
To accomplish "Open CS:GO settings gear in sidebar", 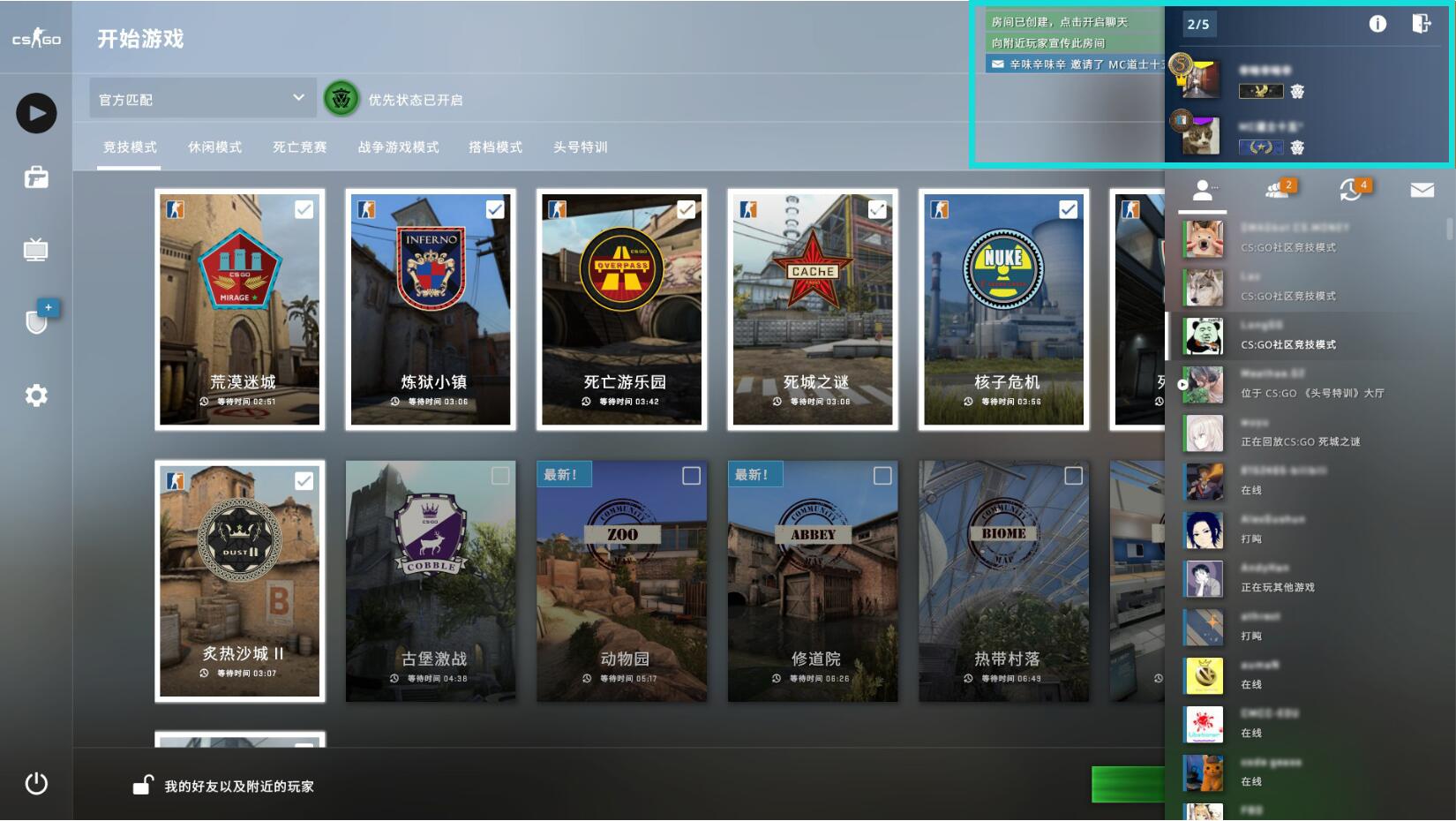I will coord(35,395).
